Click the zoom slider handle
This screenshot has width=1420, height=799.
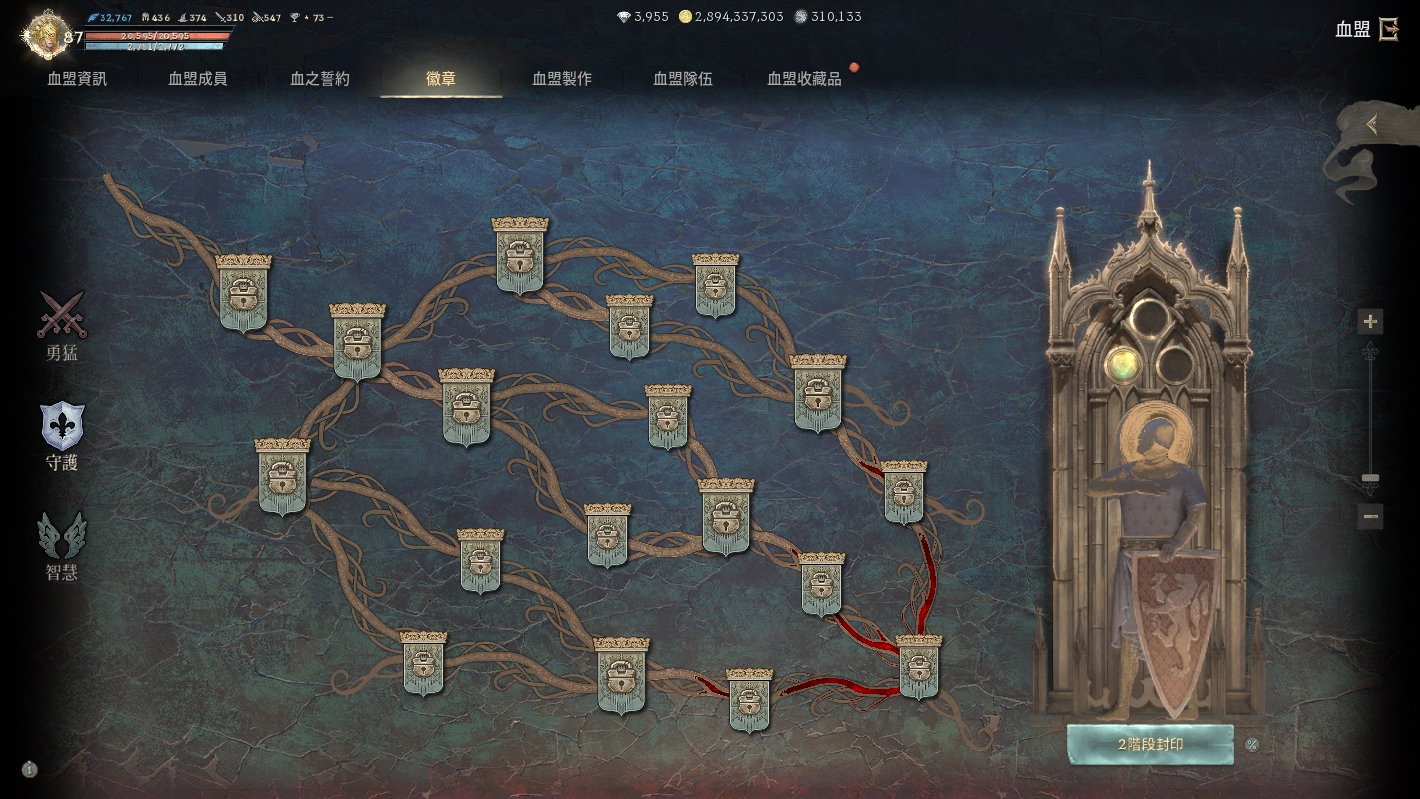[1370, 480]
